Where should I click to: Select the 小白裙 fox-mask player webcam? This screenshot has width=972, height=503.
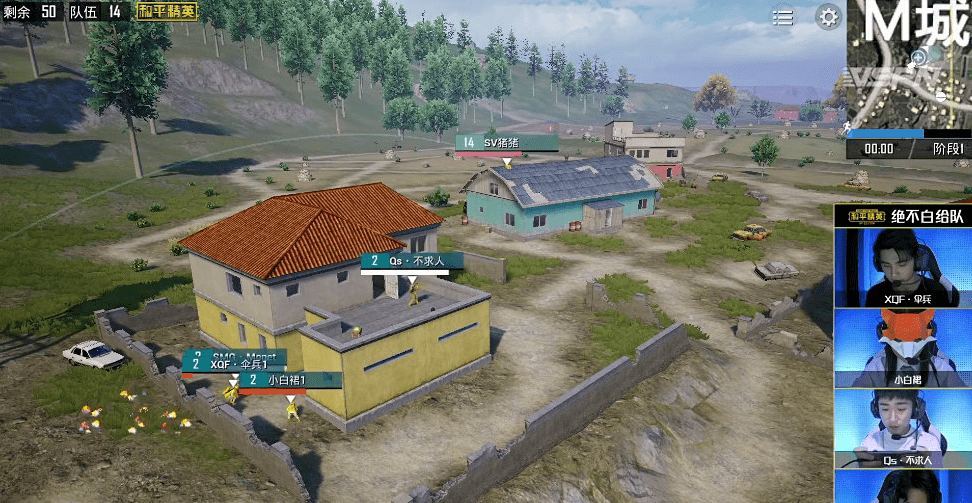pyautogui.click(x=903, y=346)
